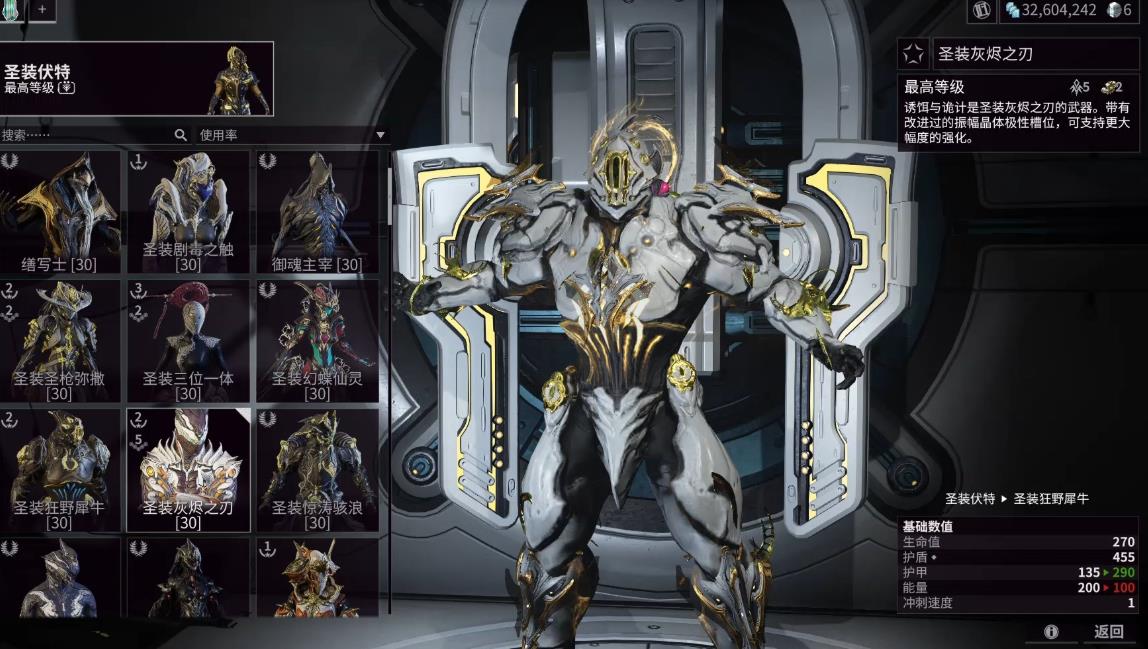Click the credits balance display
This screenshot has width=1148, height=649.
pyautogui.click(x=1050, y=10)
